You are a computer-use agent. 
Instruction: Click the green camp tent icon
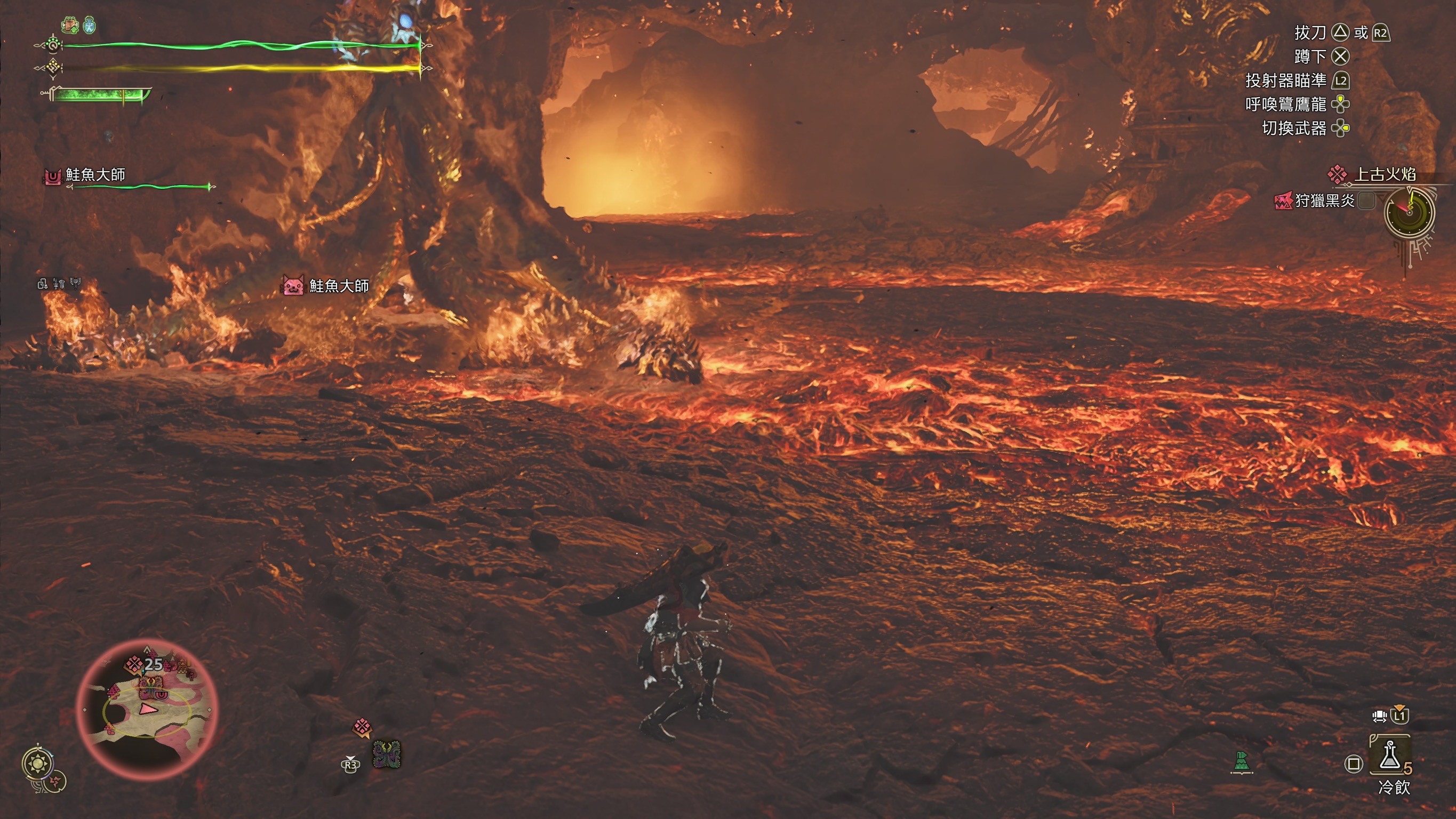1241,762
